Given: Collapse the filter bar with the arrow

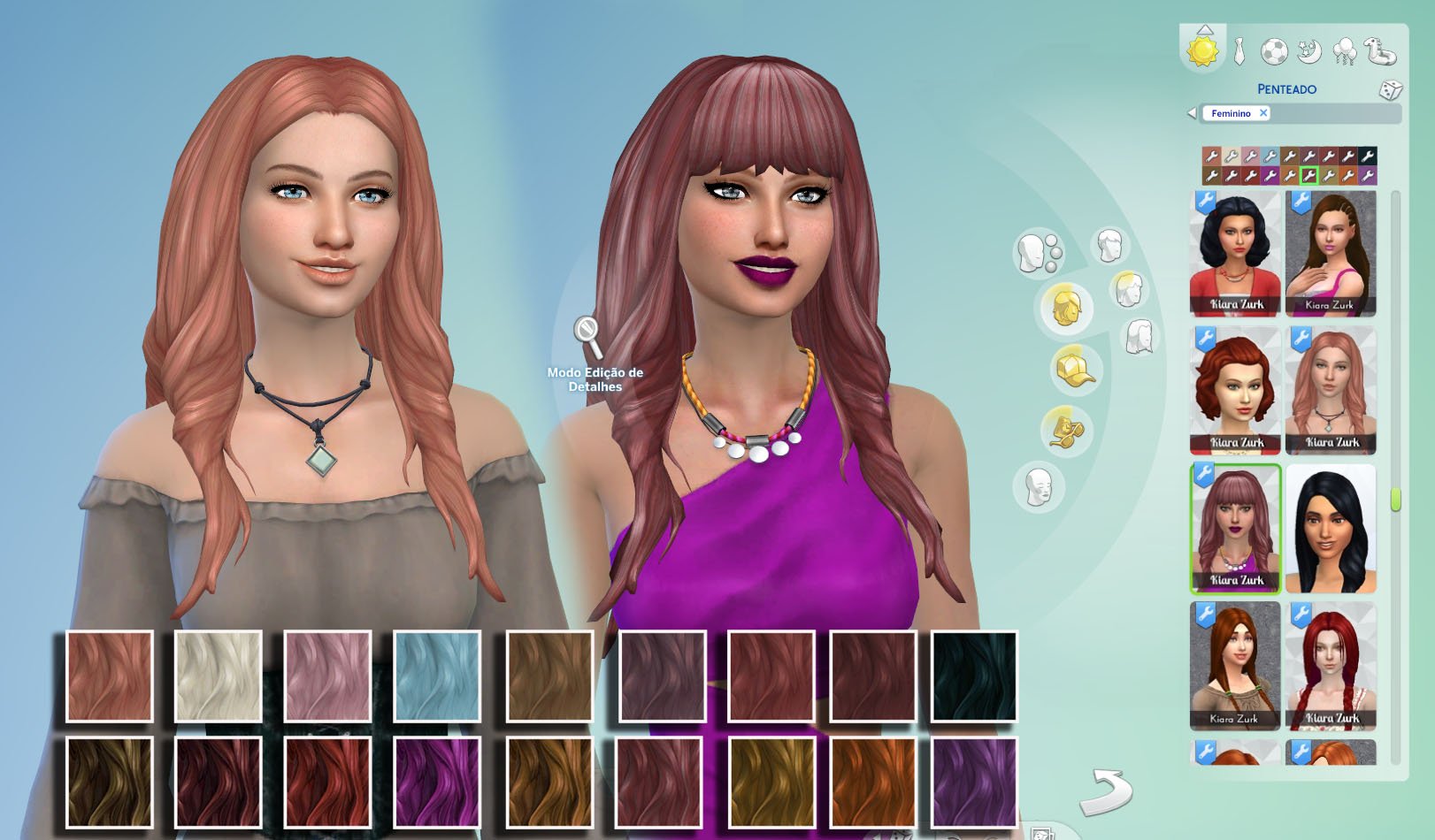Looking at the screenshot, I should 1192,113.
